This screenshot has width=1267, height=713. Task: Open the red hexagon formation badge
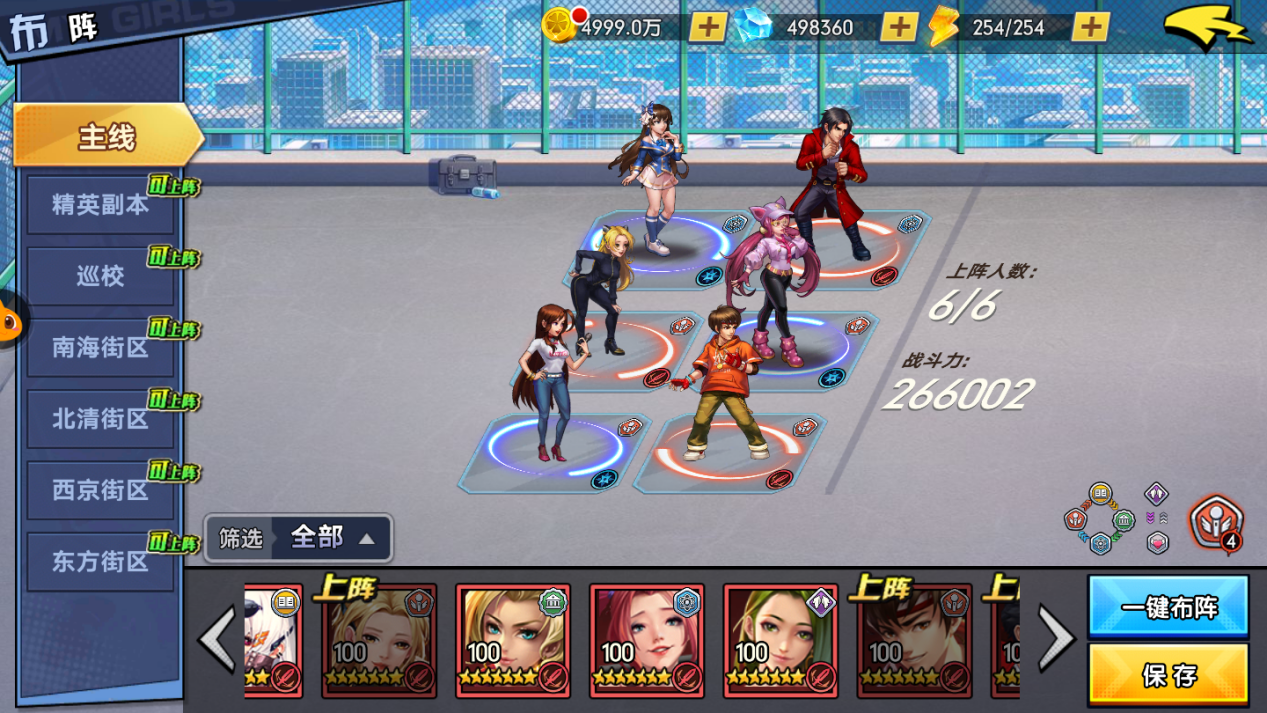[1215, 524]
